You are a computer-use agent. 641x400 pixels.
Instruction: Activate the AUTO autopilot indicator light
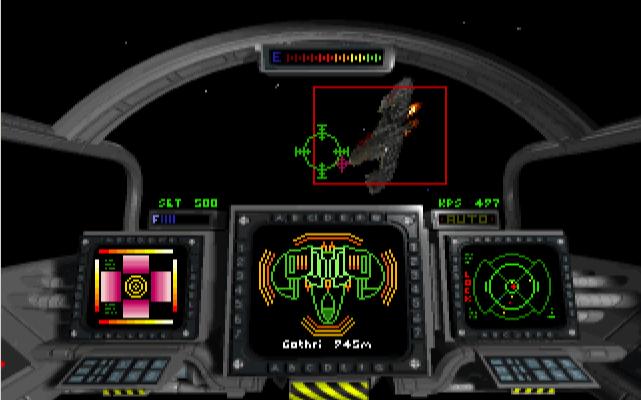click(466, 217)
